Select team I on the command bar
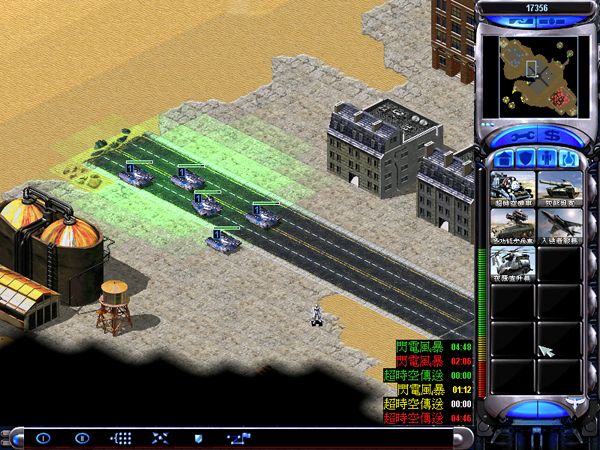The width and height of the screenshot is (600, 450). [43, 438]
